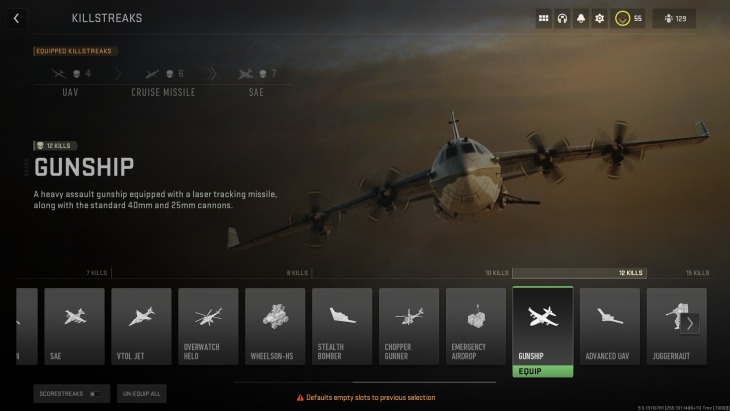This screenshot has height=411, width=730.
Task: Select the Wheelson-HS killstreak
Action: 275,326
